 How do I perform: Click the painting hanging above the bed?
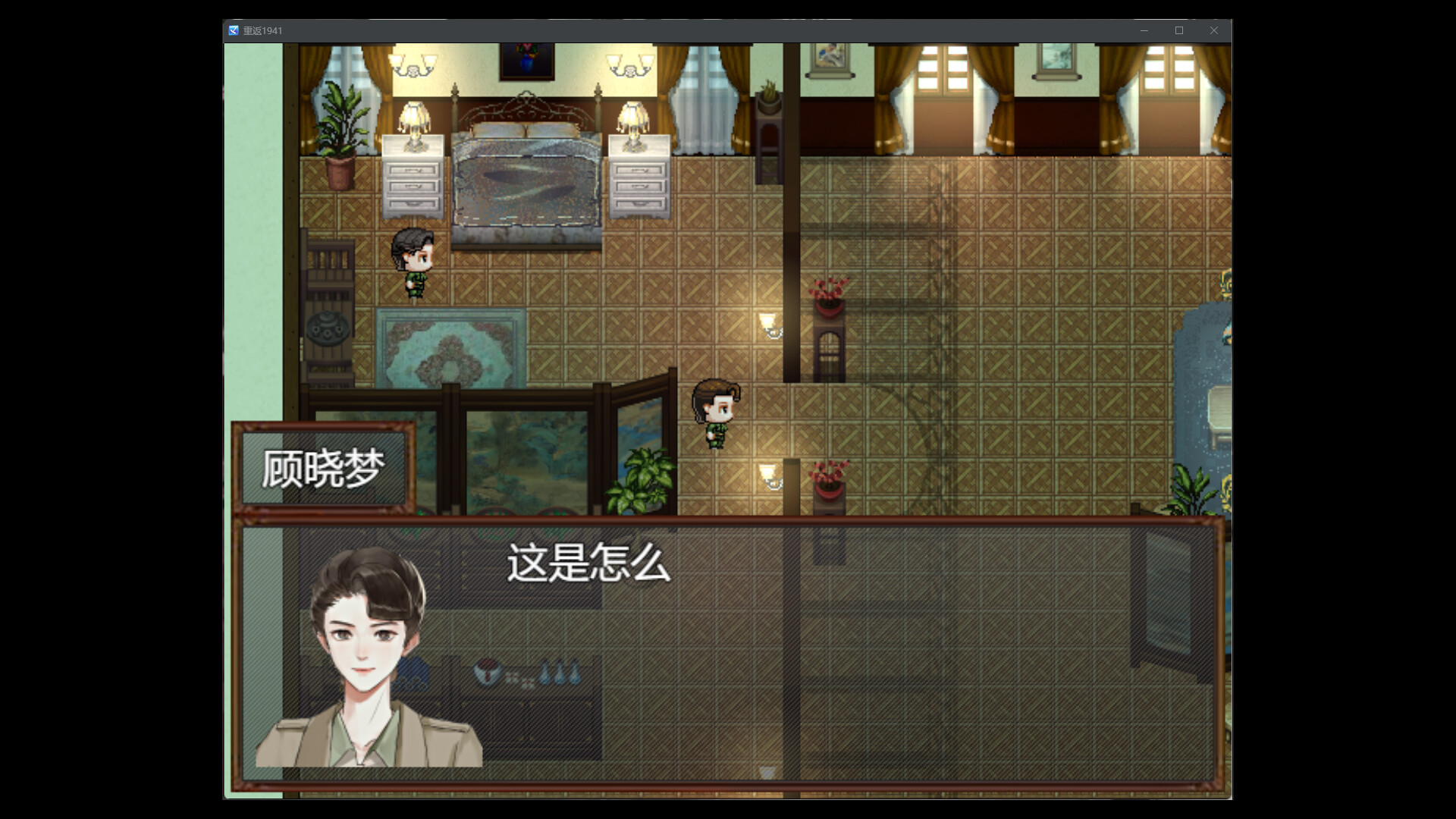[529, 61]
